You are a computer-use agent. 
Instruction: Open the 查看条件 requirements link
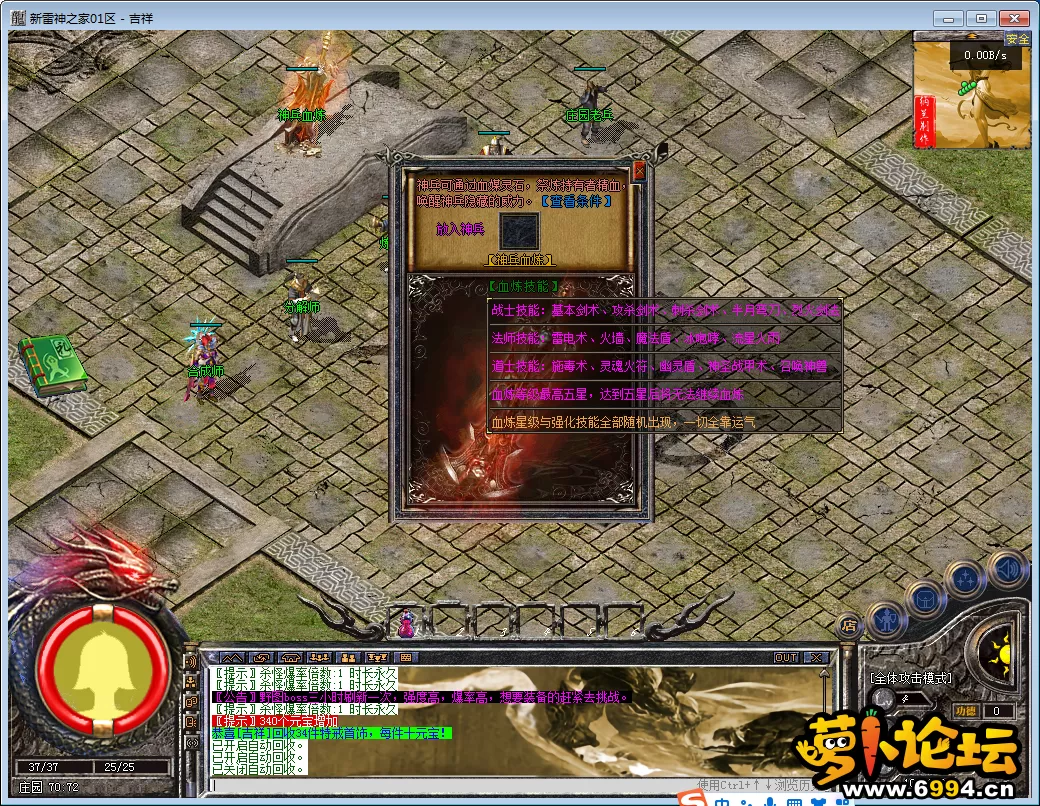tap(575, 200)
